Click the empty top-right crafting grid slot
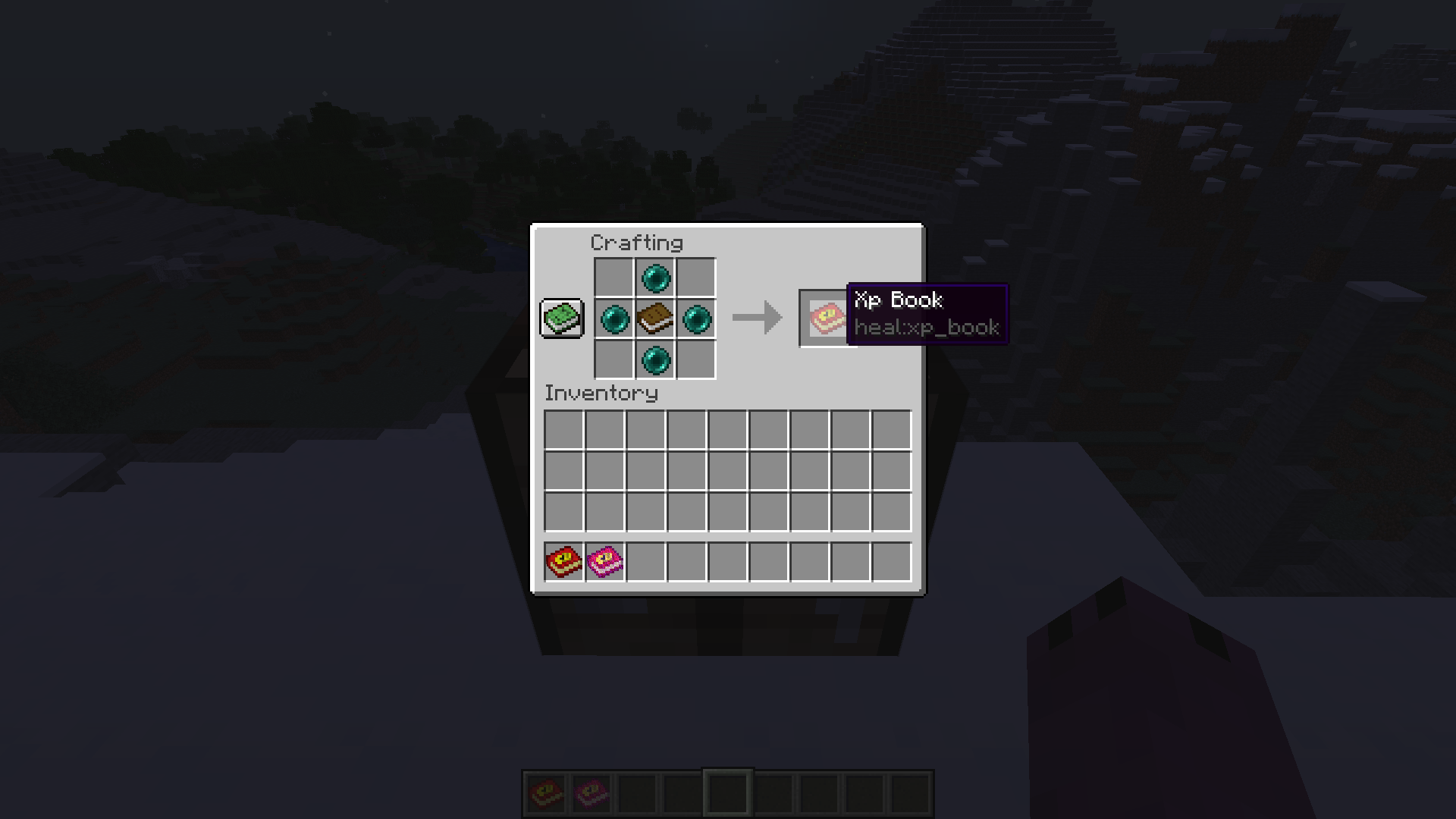The image size is (1456, 819). [x=695, y=278]
